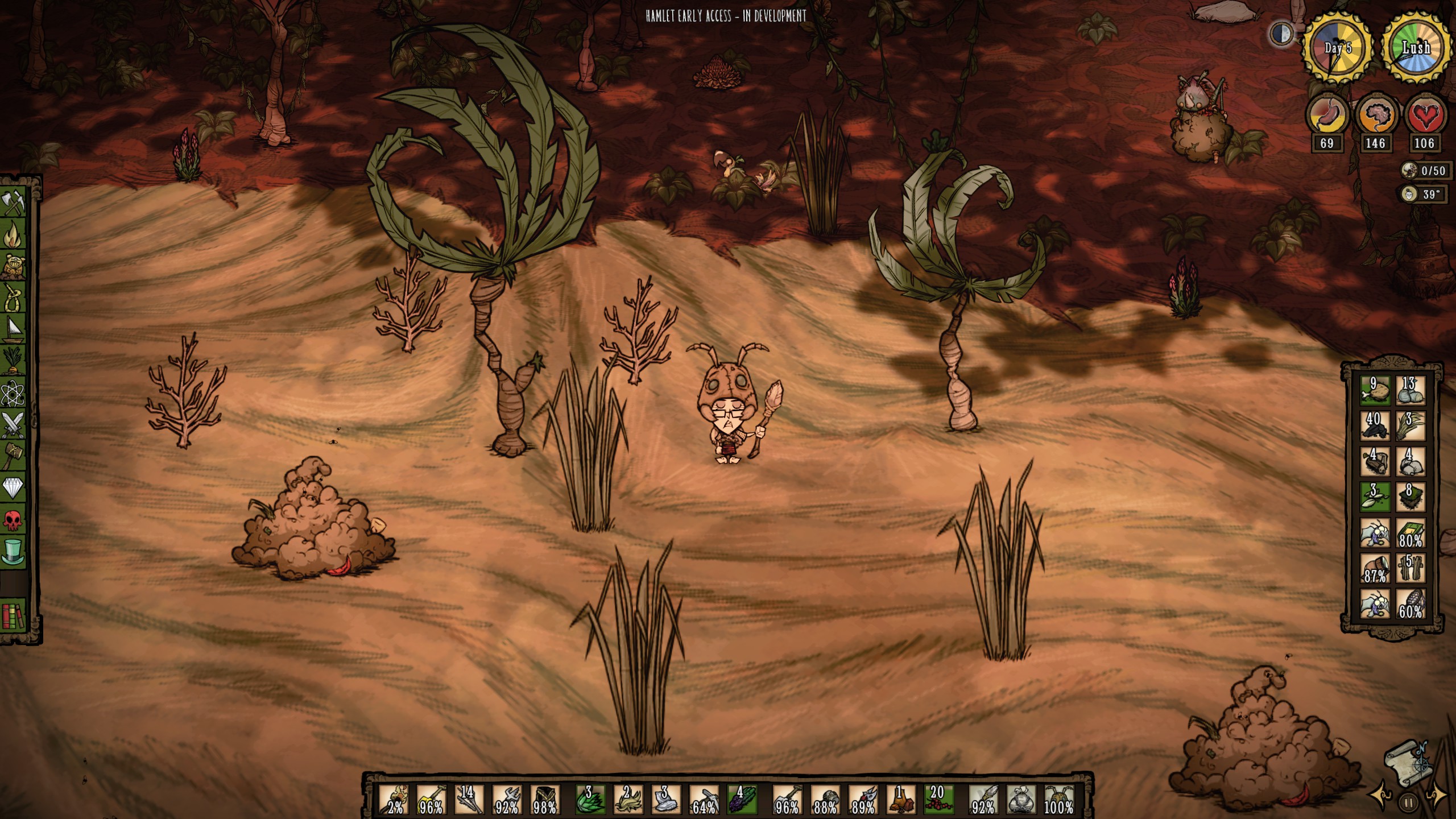Click the equipped ant mask head slot
1456x819 pixels.
pos(1059,800)
